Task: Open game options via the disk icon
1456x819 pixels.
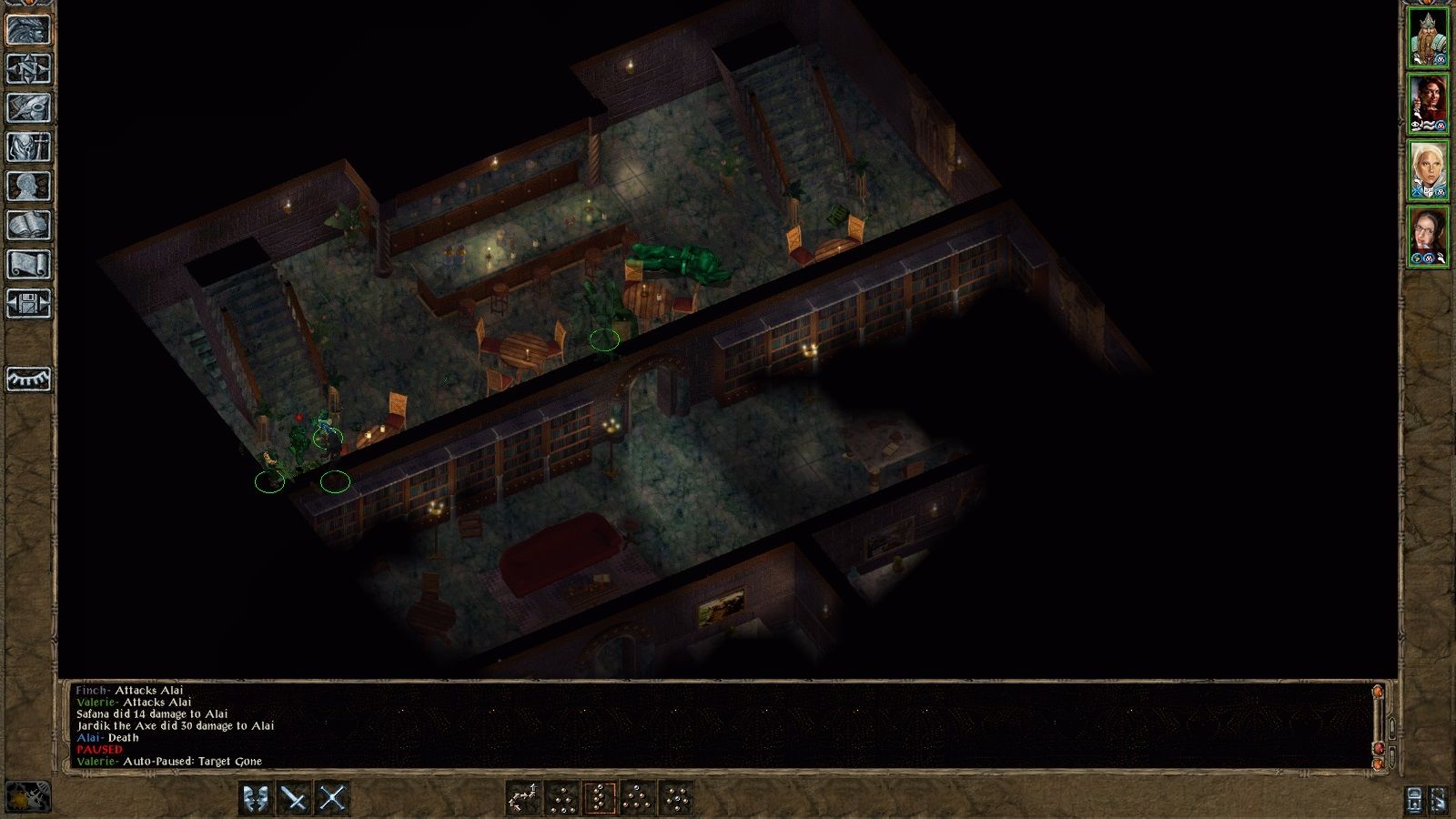Action: tap(25, 305)
